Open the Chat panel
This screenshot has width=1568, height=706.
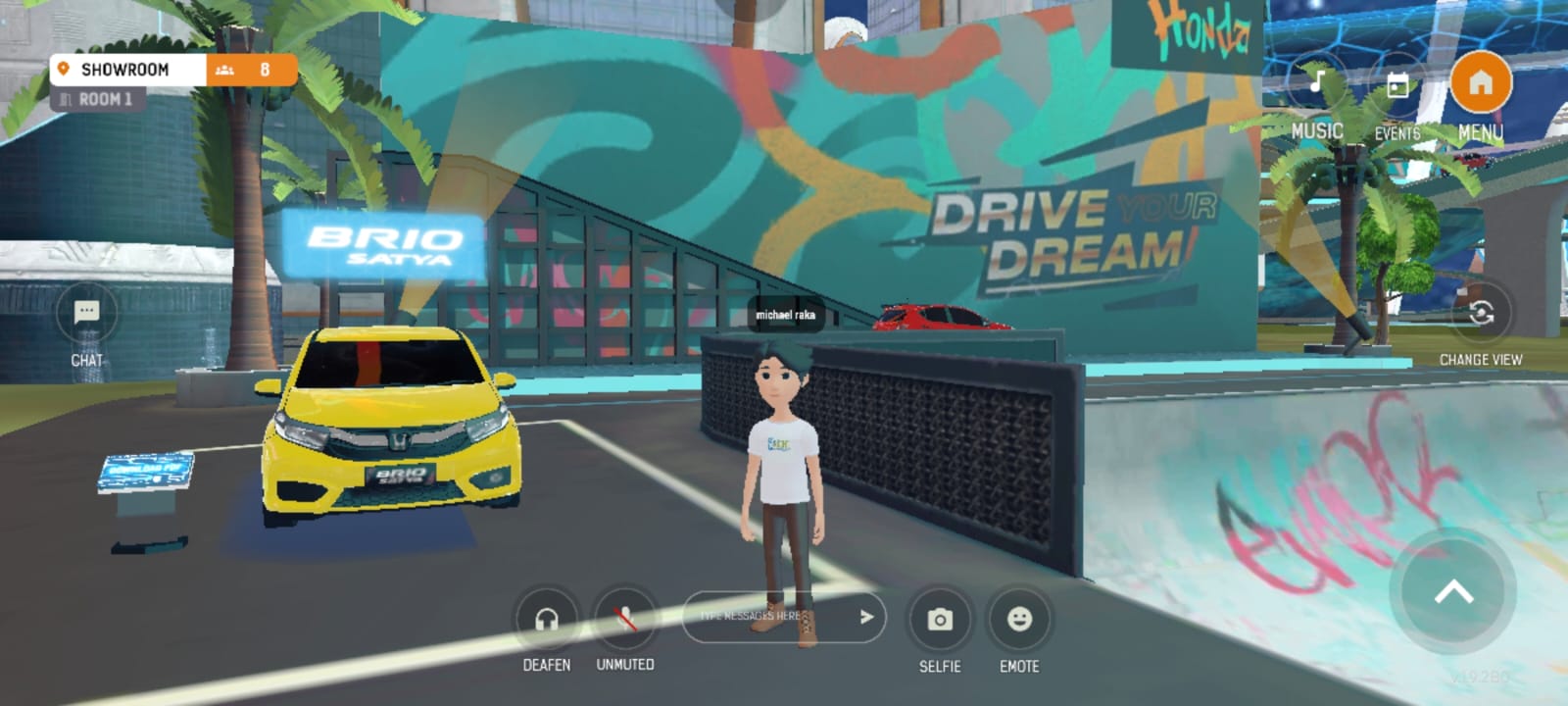click(86, 313)
